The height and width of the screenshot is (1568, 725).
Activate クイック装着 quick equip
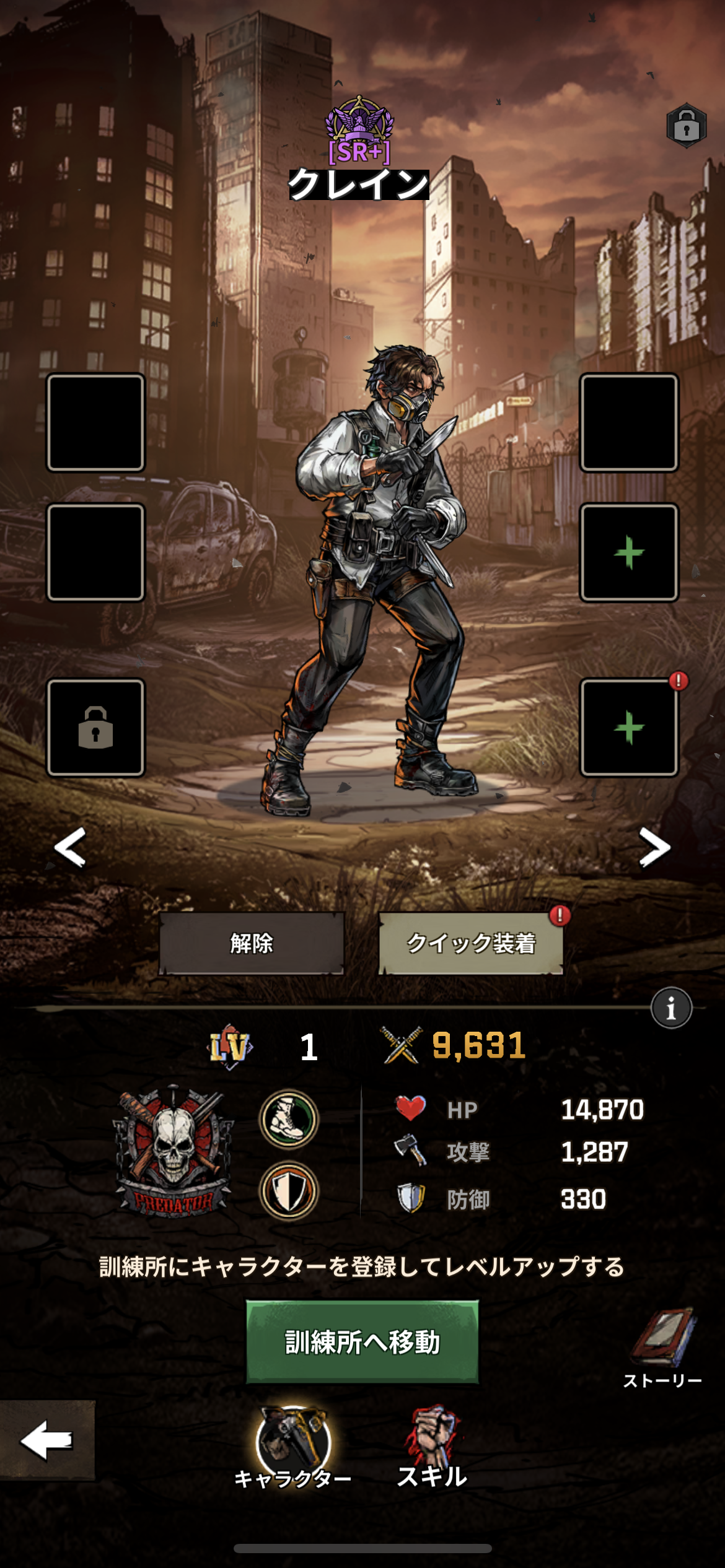tap(471, 943)
